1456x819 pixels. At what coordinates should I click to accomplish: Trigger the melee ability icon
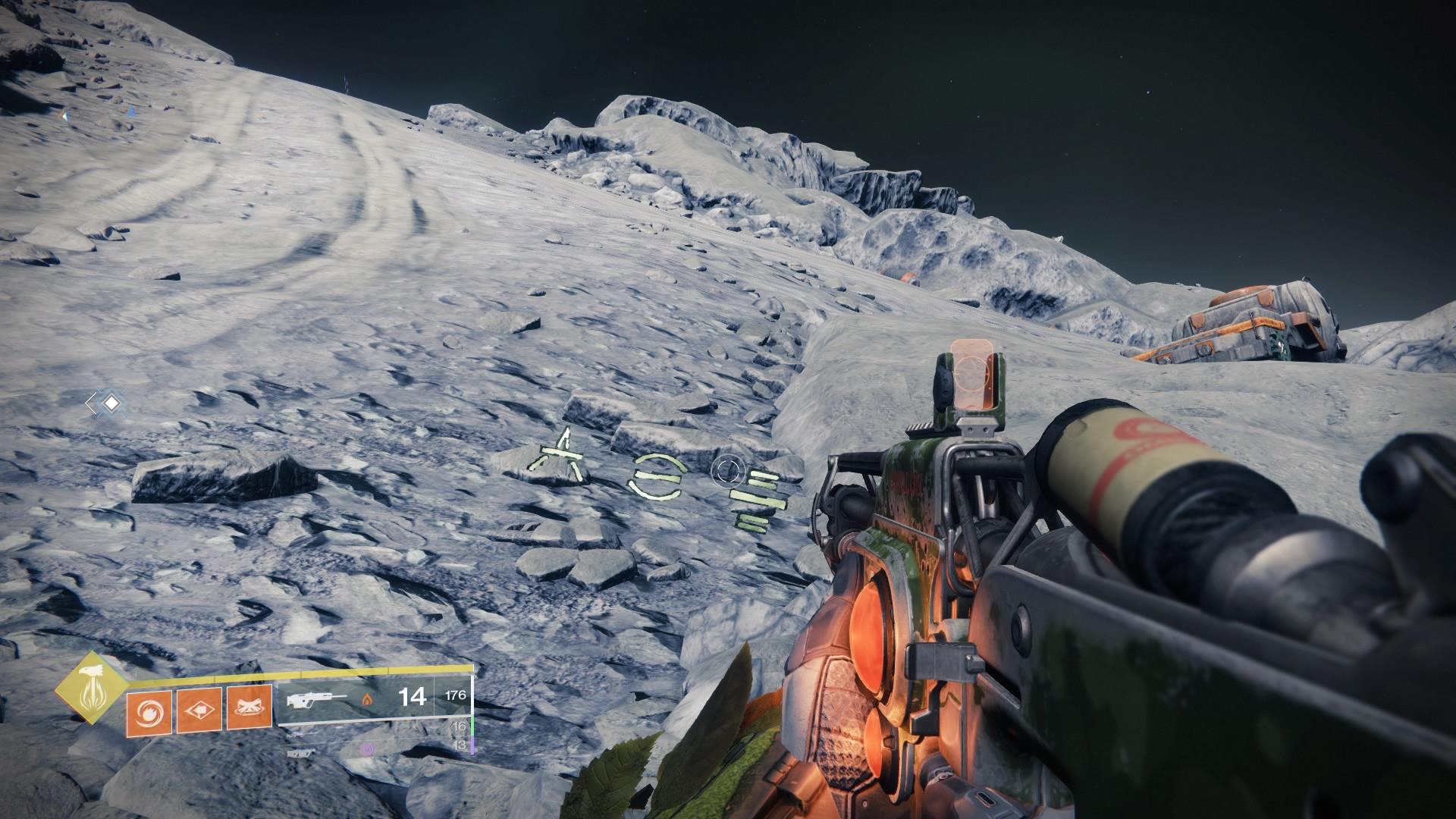click(x=199, y=710)
